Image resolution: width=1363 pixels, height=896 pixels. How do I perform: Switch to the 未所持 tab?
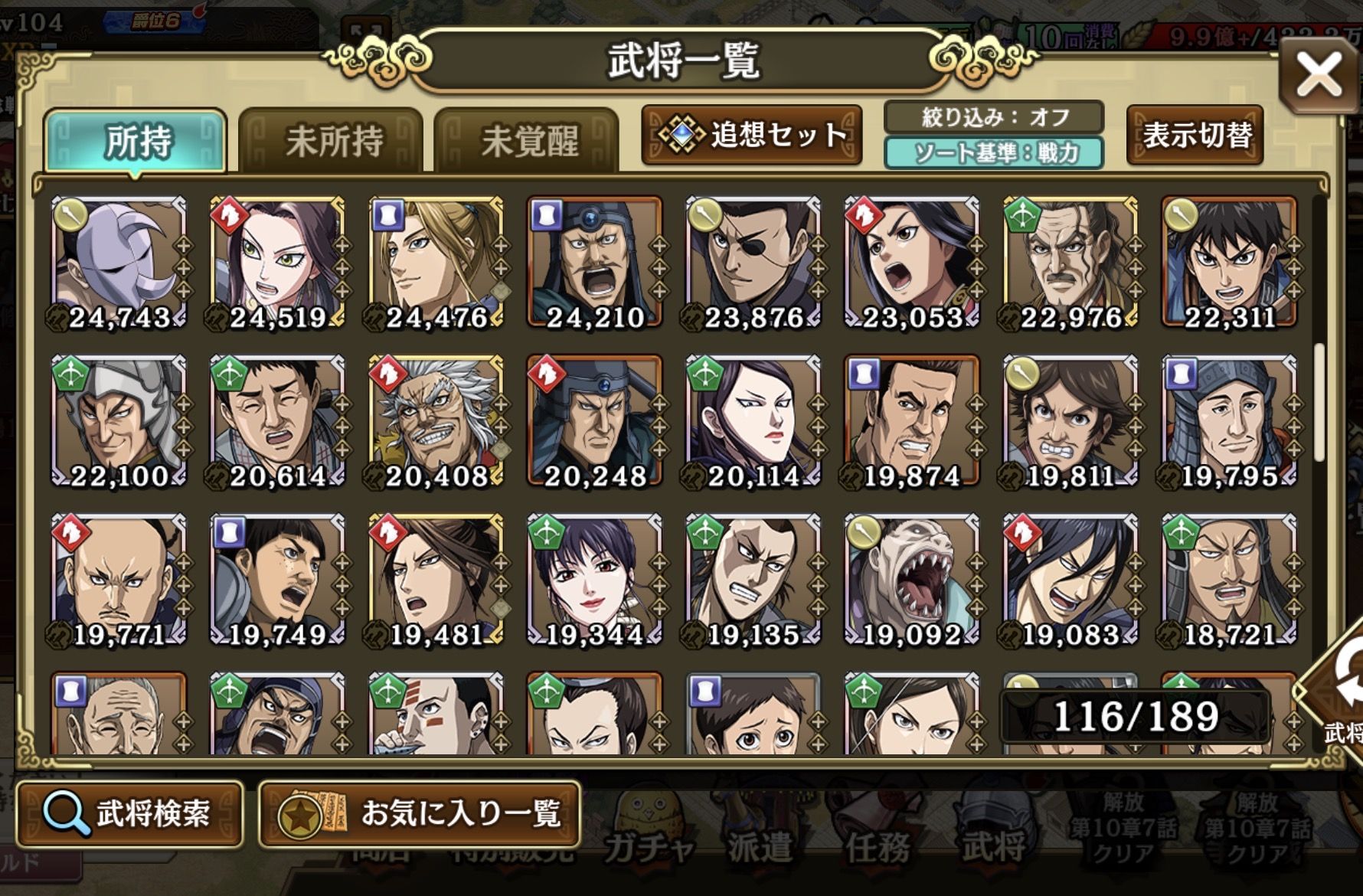[332, 142]
